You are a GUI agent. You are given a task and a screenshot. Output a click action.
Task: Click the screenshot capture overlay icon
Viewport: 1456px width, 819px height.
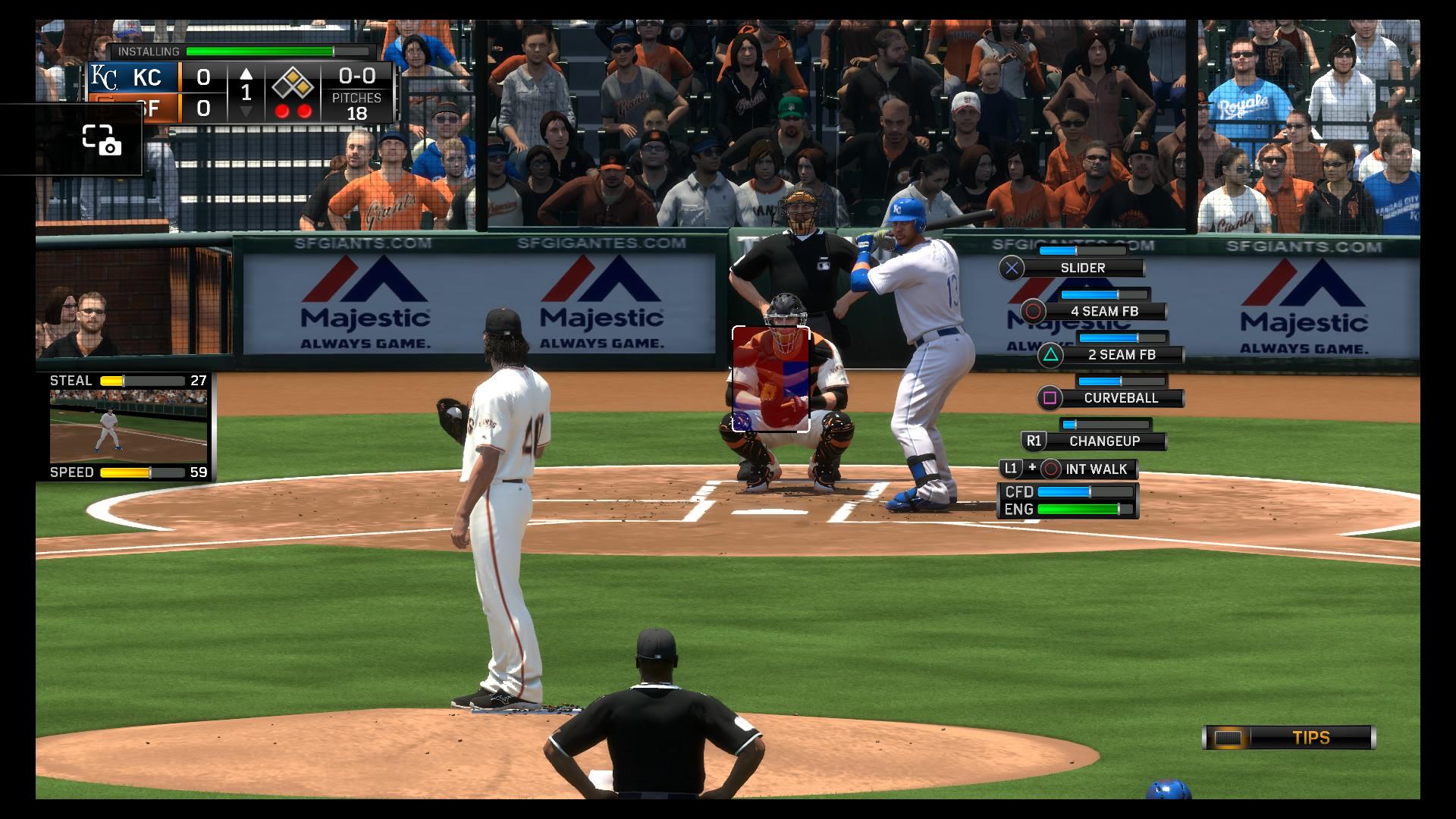click(x=102, y=140)
